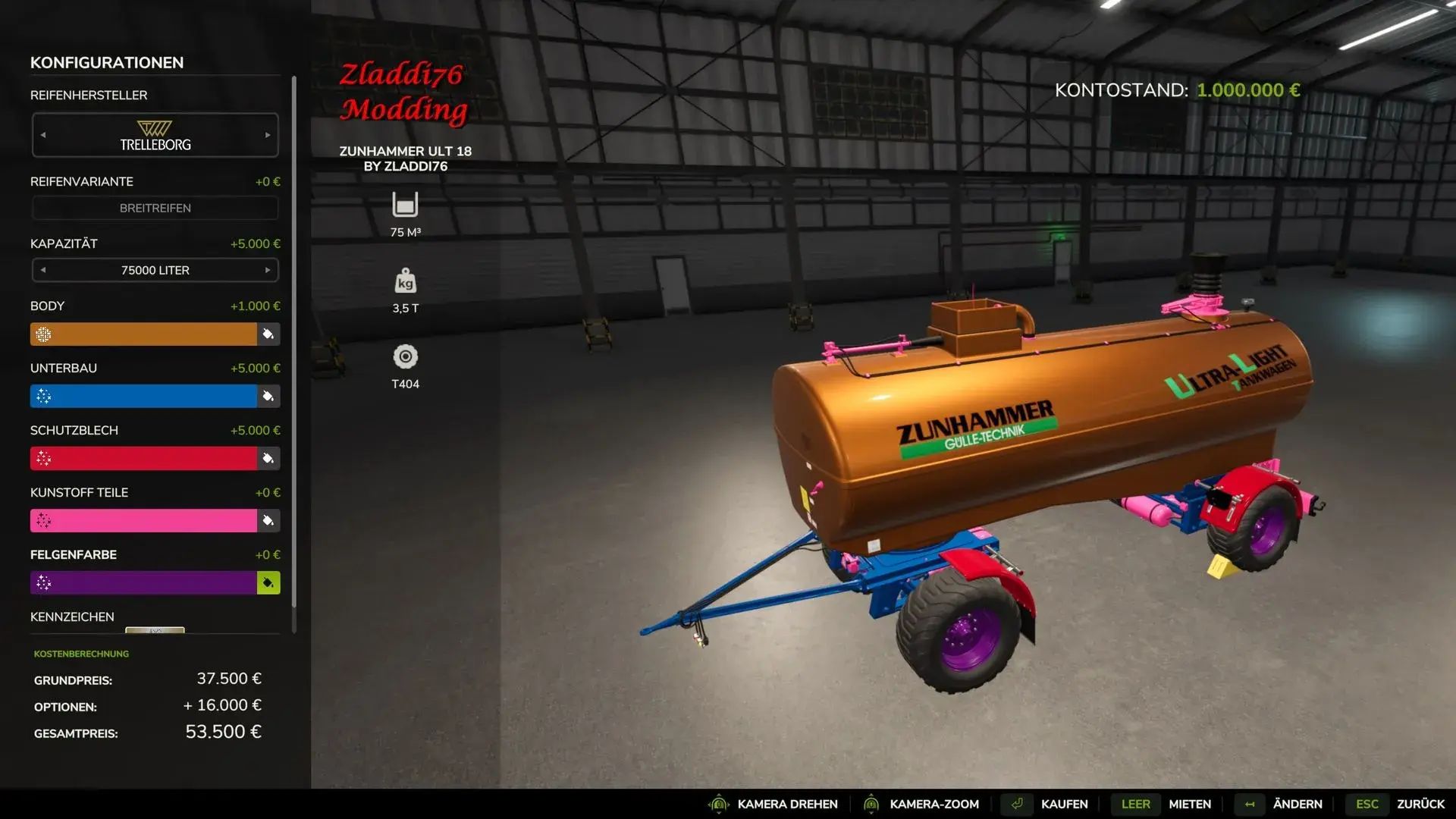Open Unterbau color picker paint bucket

pos(268,397)
